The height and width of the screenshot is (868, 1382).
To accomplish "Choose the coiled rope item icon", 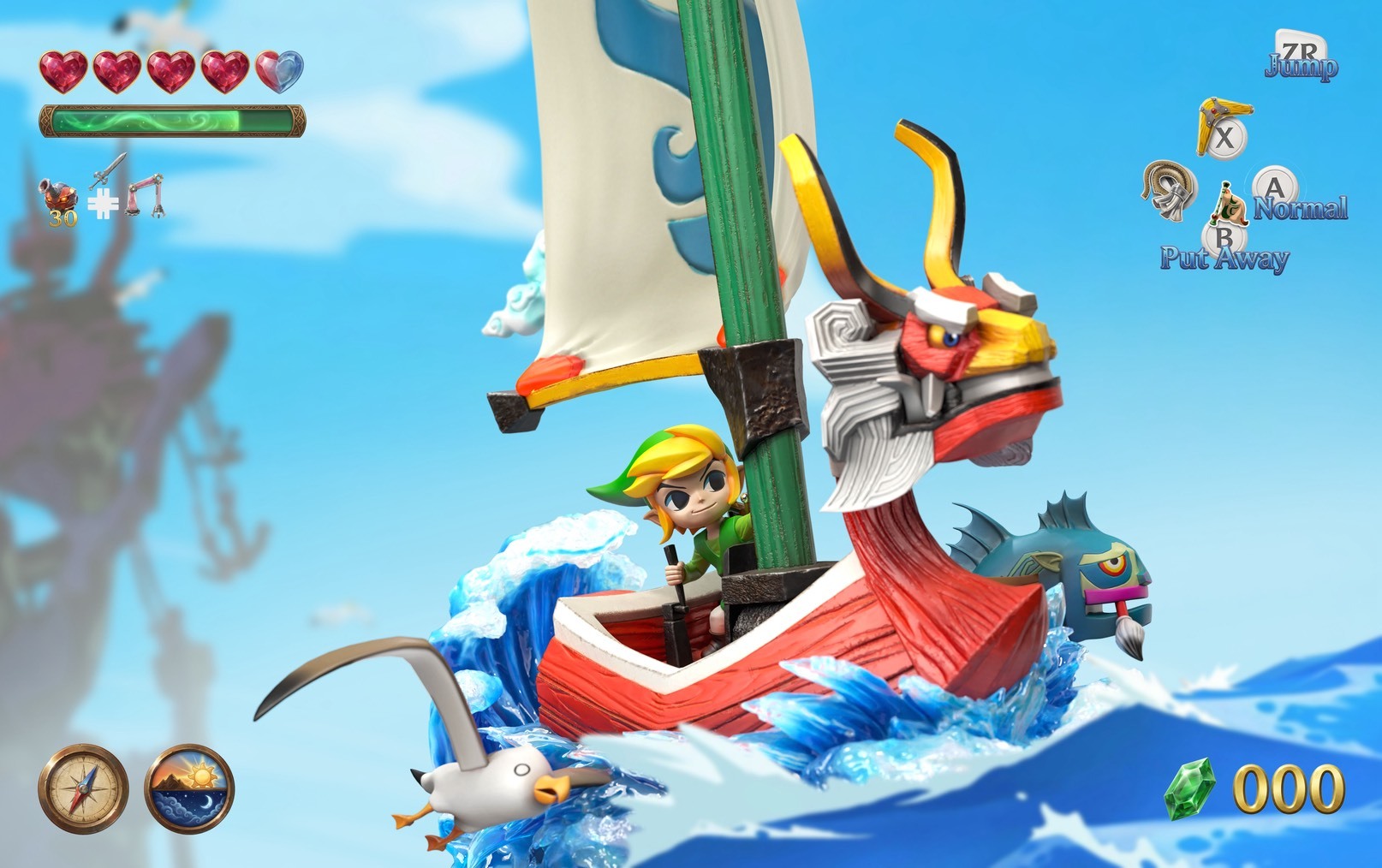I will [1169, 191].
